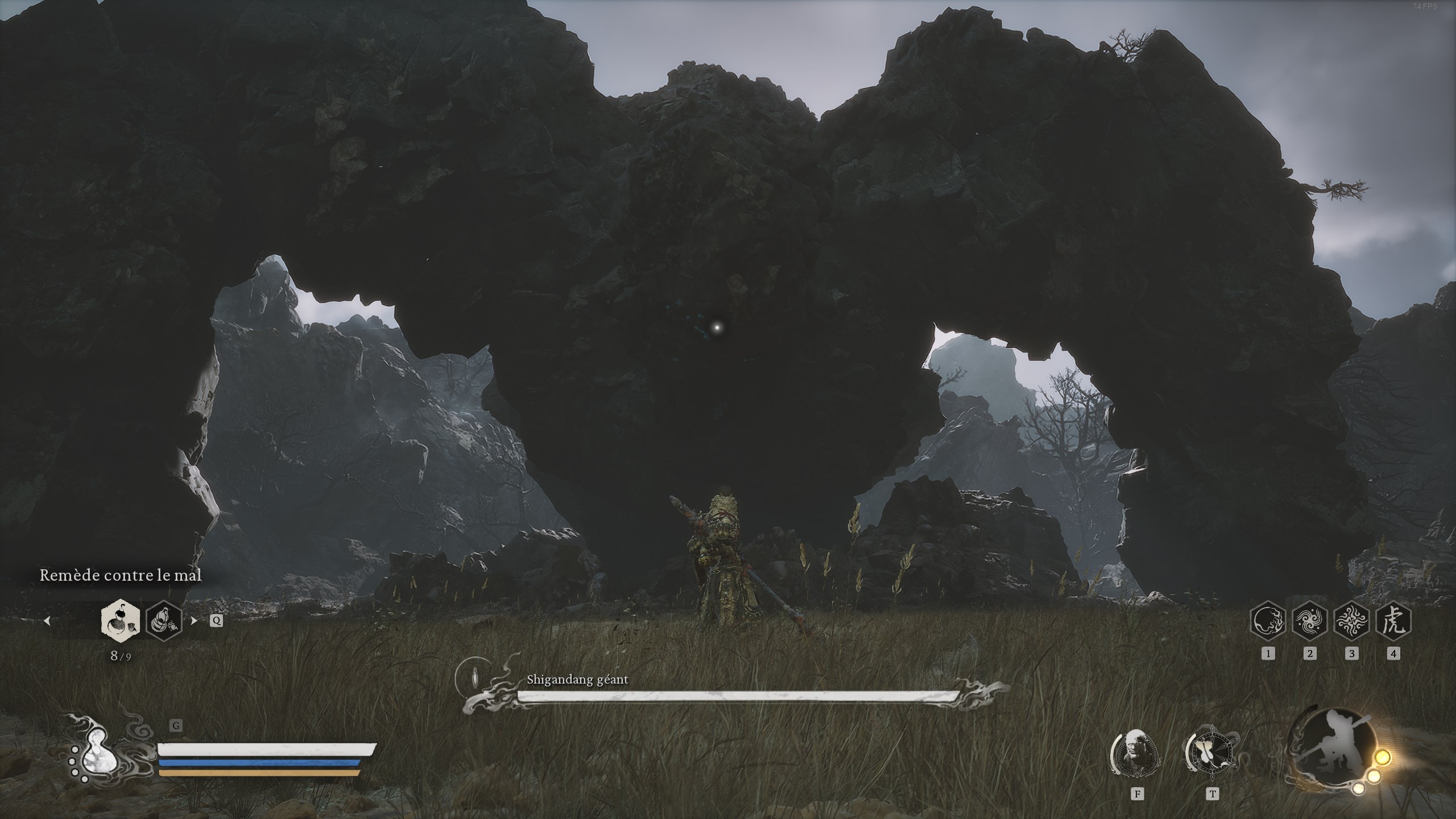
Task: Click the glowing yellow orb on the gauge
Action: [x=1383, y=758]
